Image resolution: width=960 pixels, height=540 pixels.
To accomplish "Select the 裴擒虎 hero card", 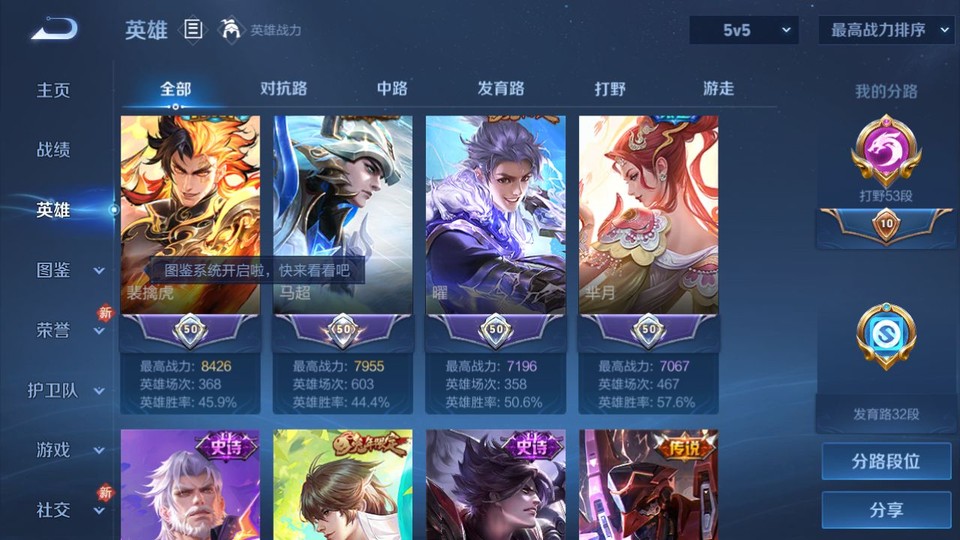I will coord(190,215).
